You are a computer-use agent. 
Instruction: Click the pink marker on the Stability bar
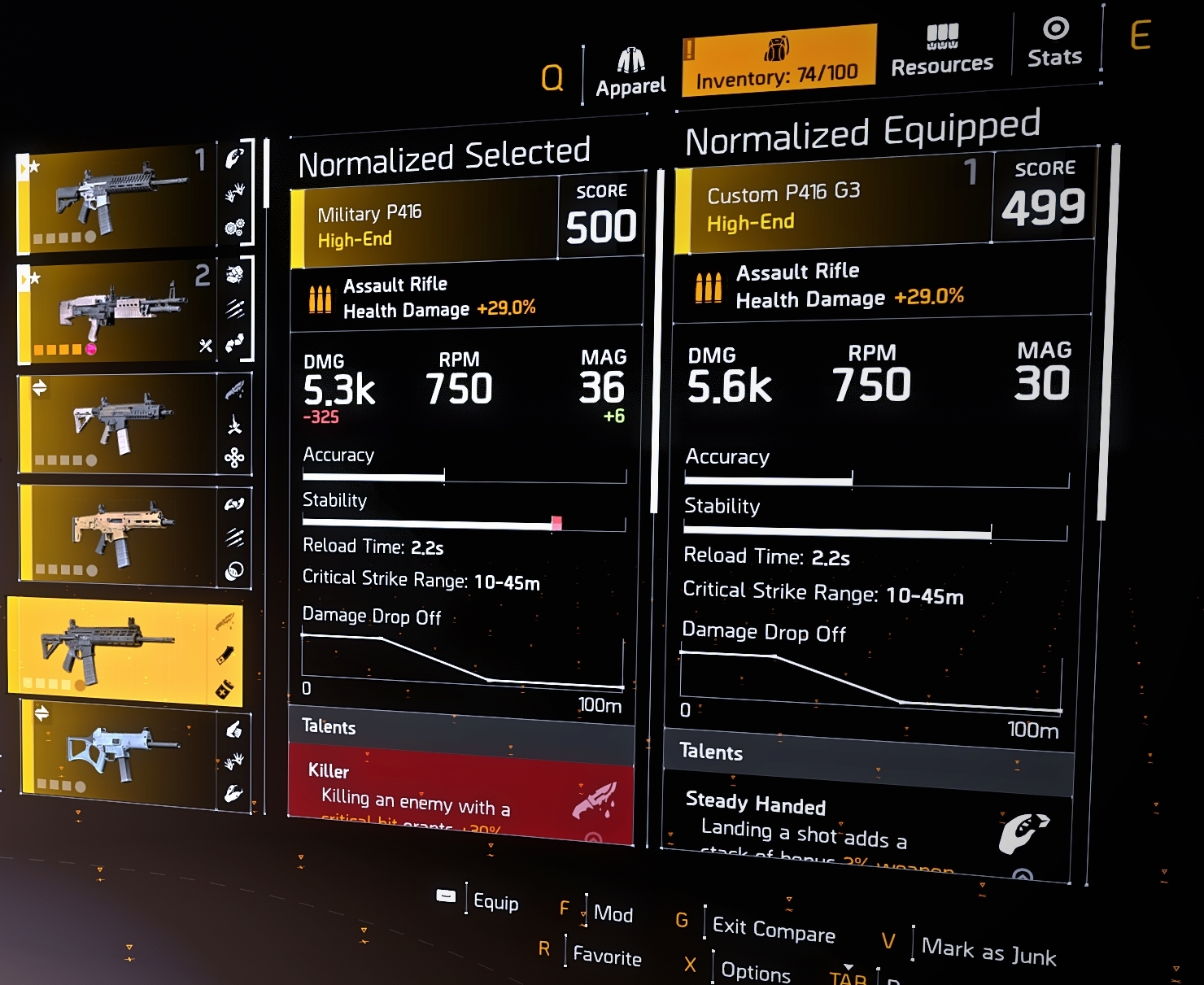coord(558,521)
